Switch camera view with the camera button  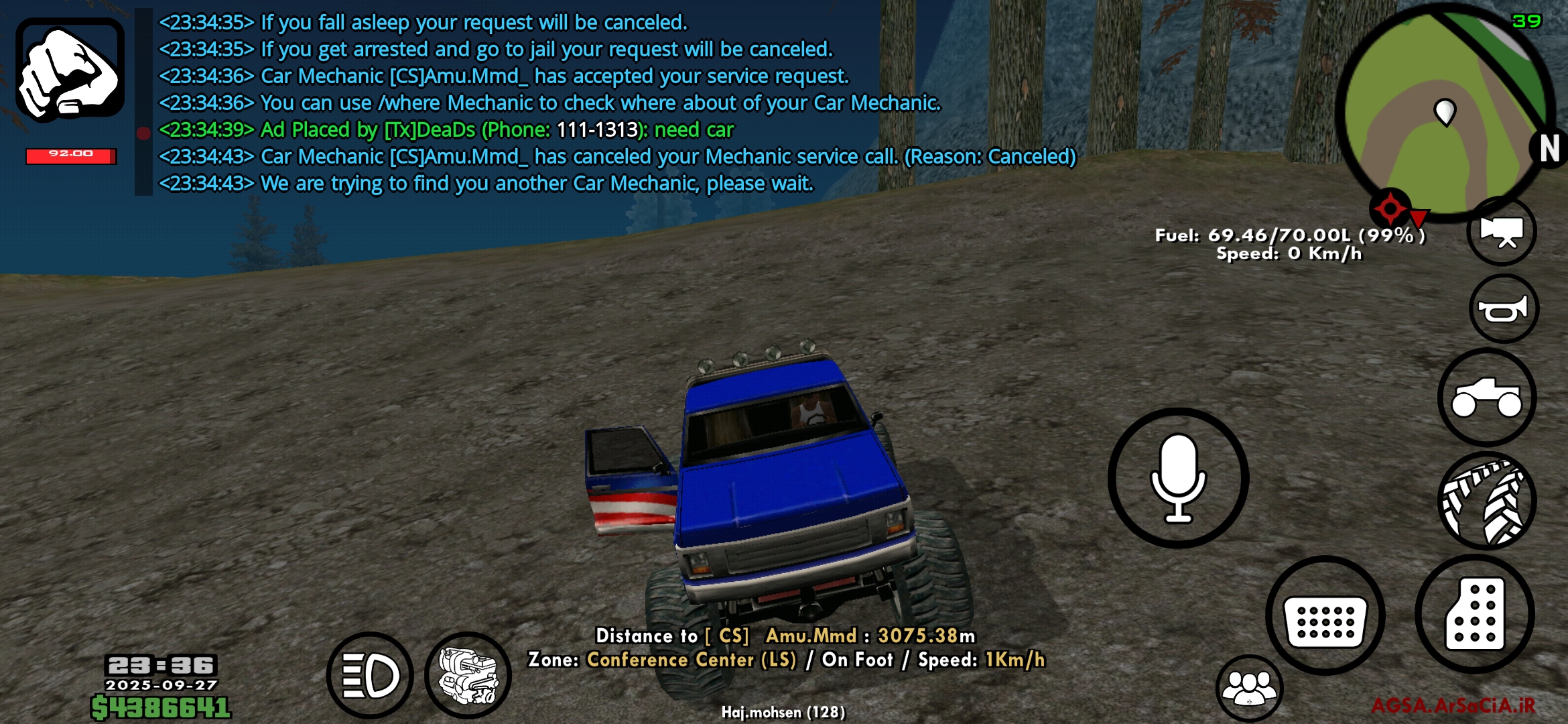point(1502,231)
